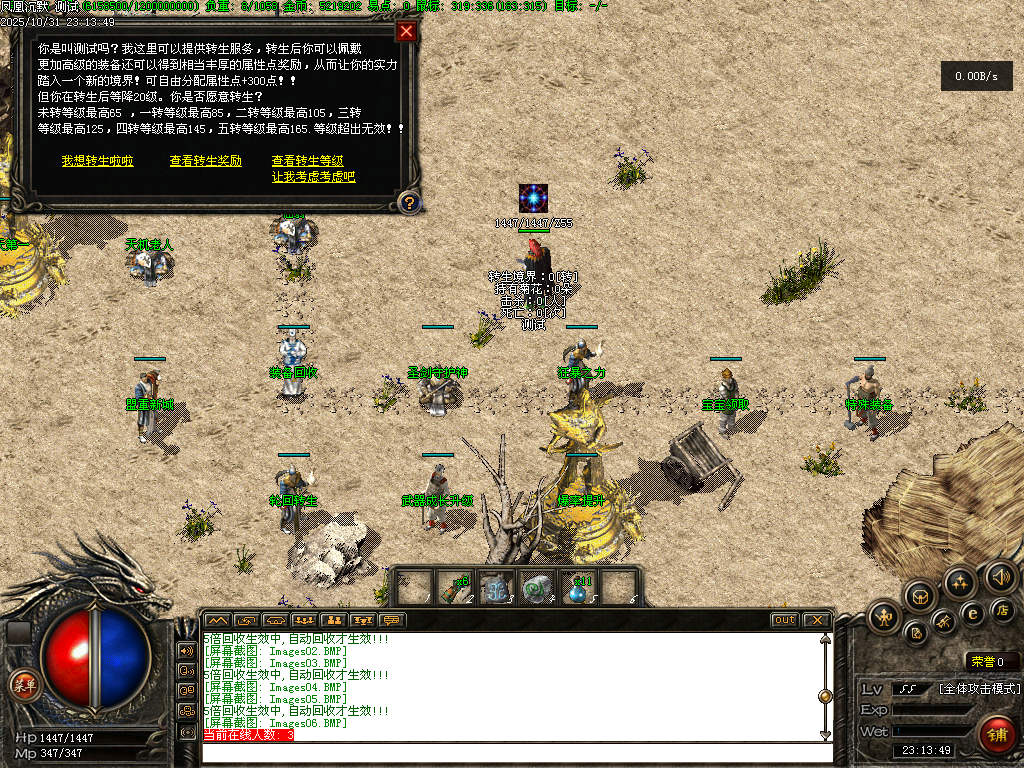The height and width of the screenshot is (768, 1024).
Task: Open the '查看转生等级' dialogue link
Action: pos(308,161)
